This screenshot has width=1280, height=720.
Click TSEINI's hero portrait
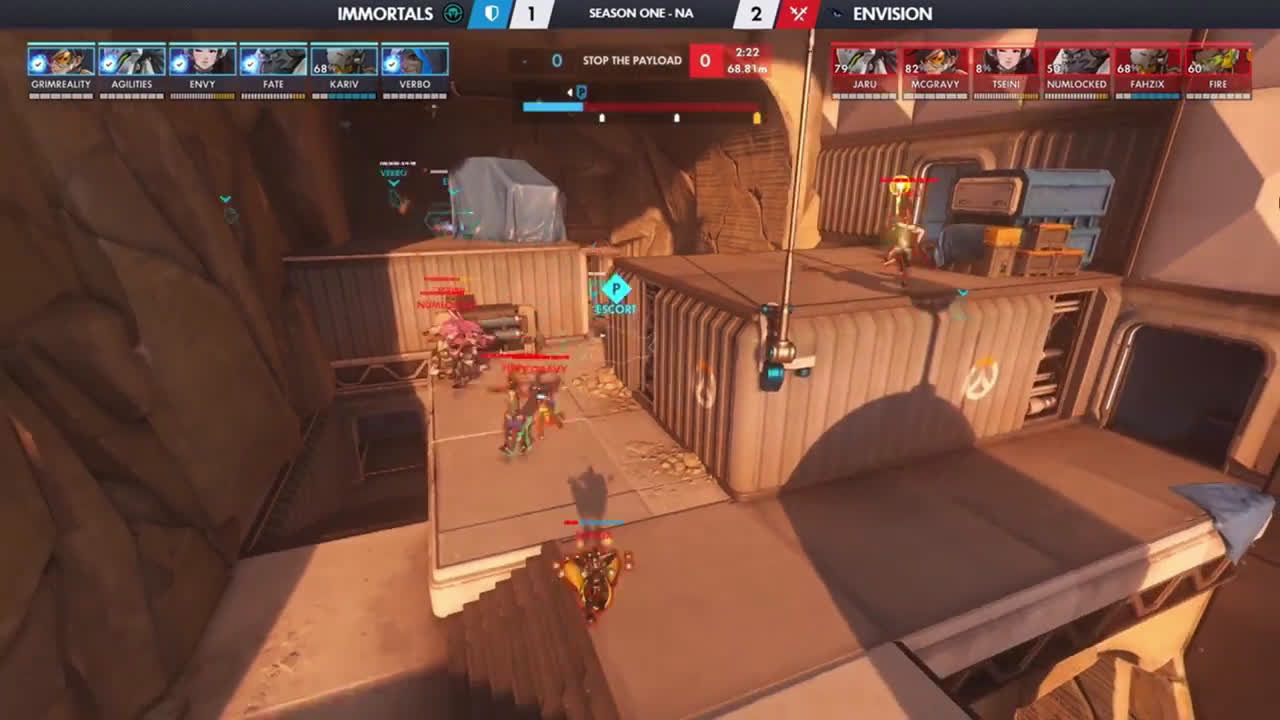[x=1006, y=61]
